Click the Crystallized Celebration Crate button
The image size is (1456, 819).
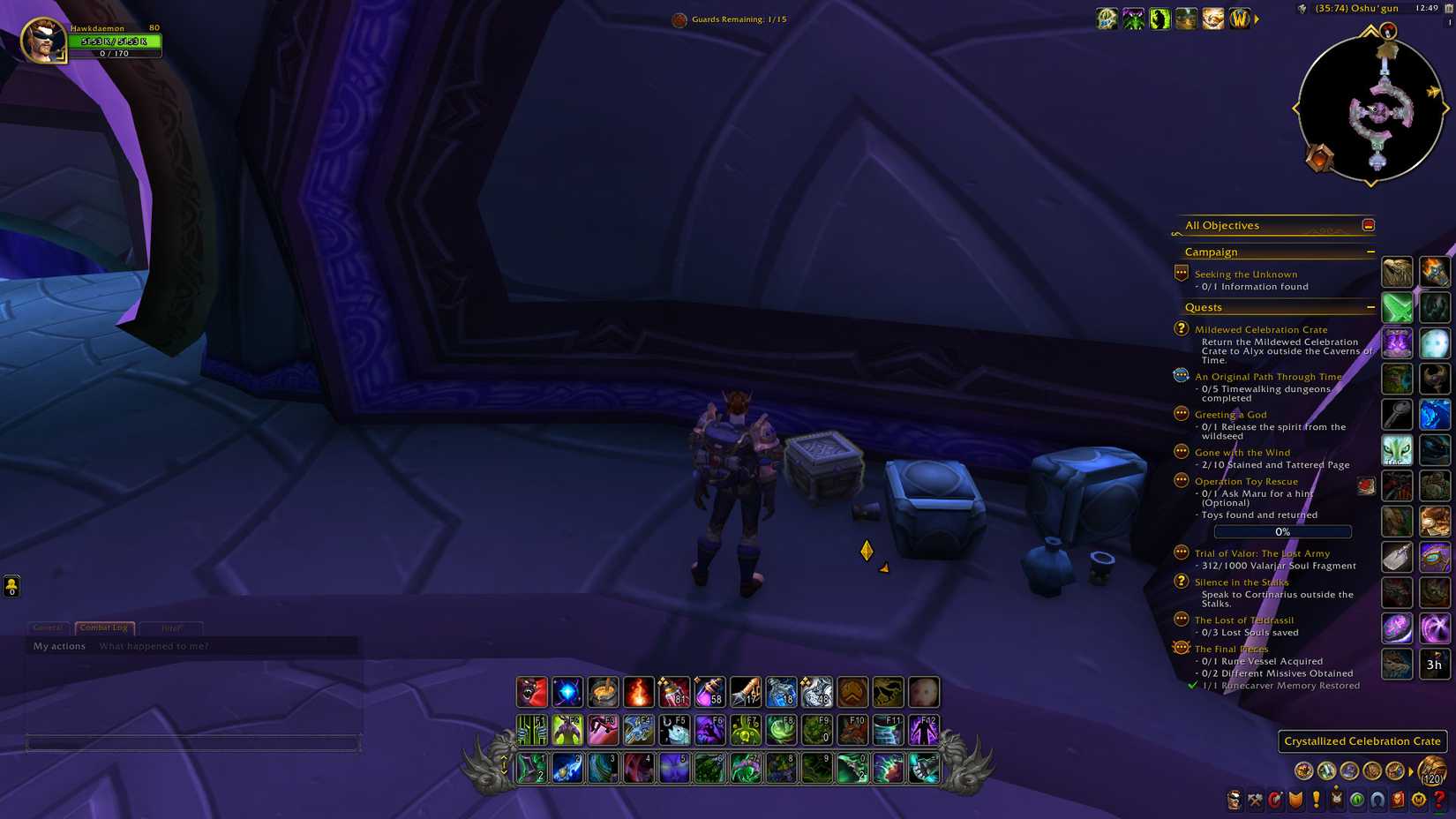pos(1362,741)
